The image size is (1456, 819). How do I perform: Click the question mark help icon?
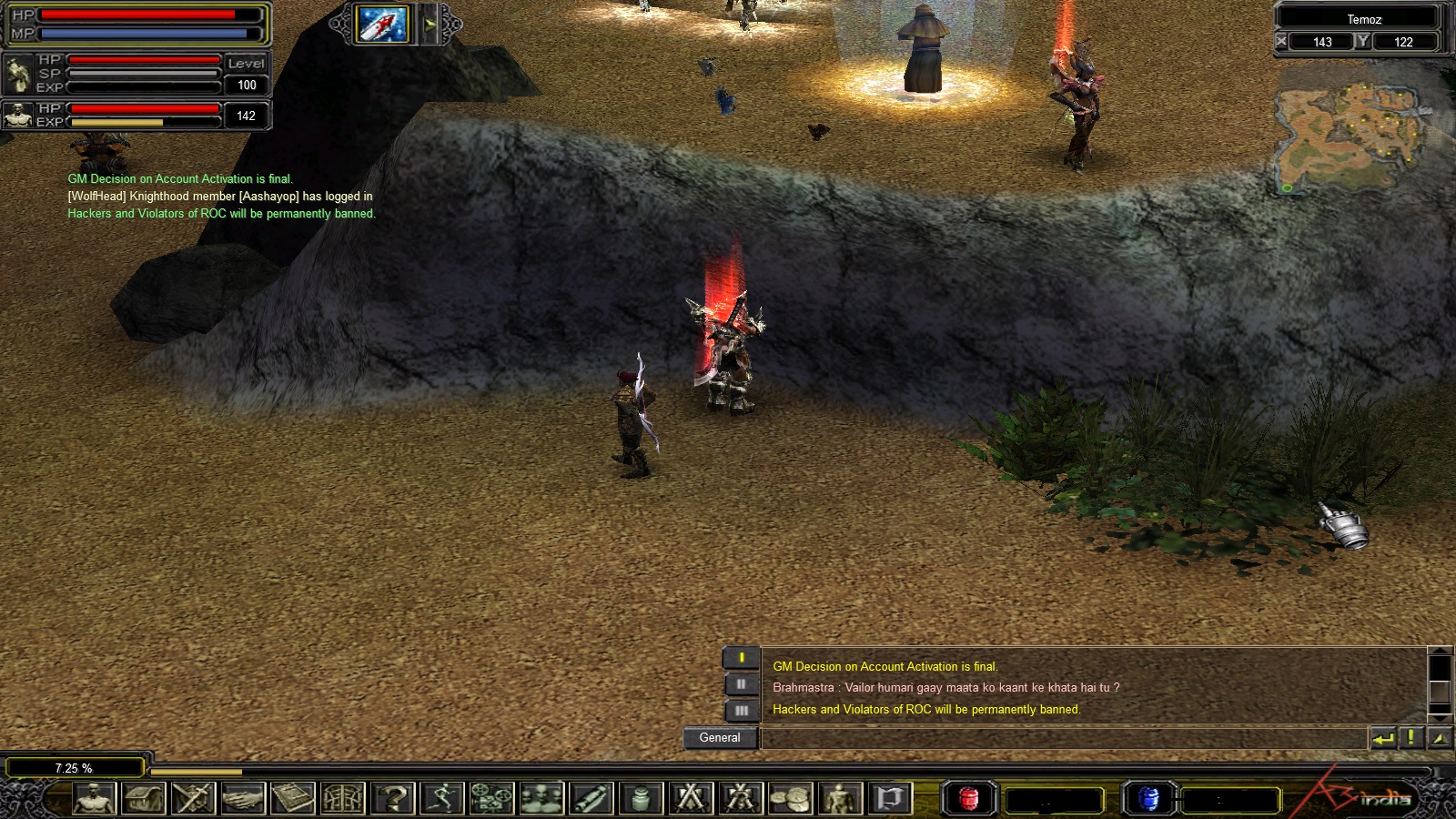click(393, 799)
